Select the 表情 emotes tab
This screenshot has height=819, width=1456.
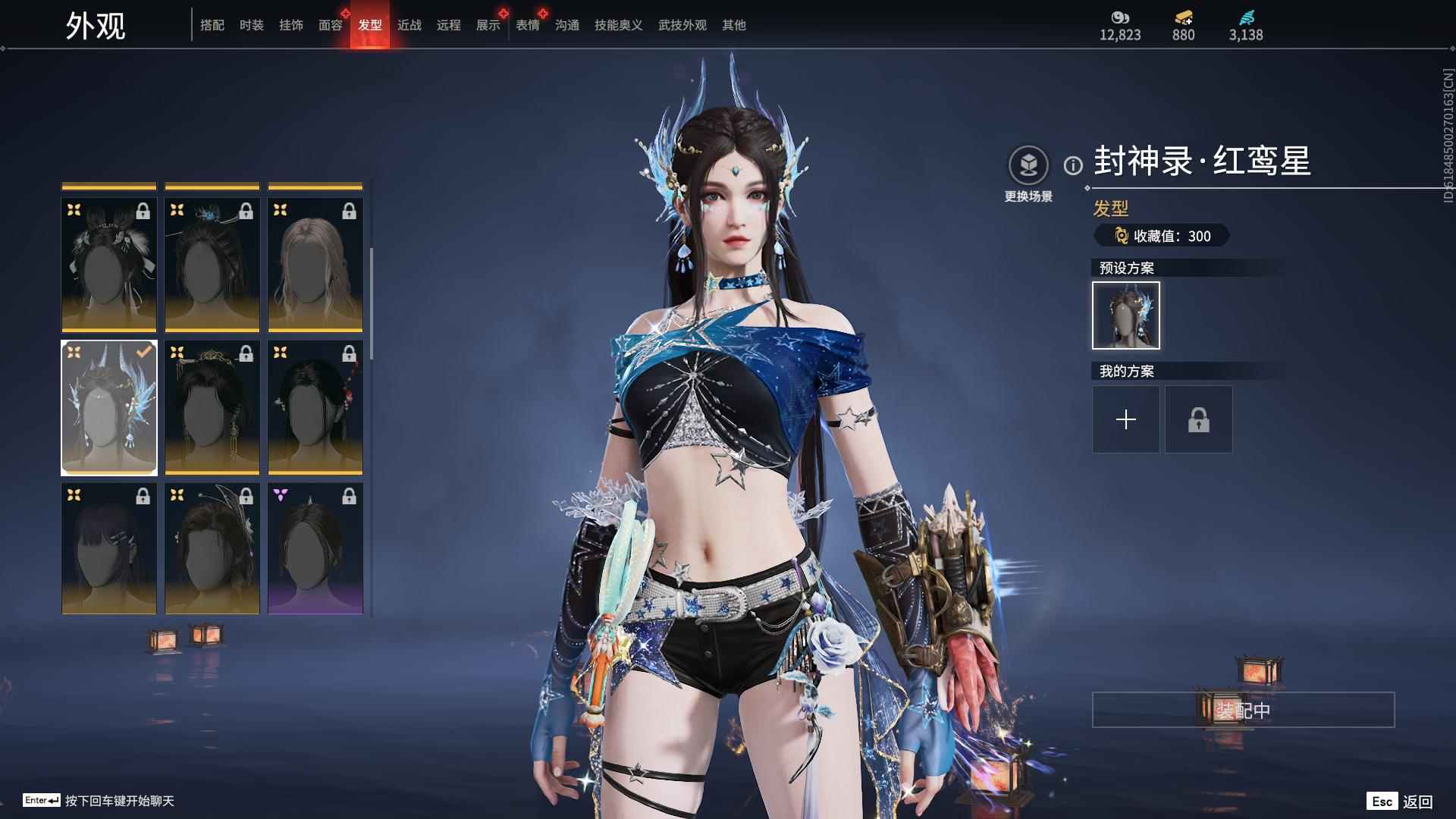[x=528, y=25]
